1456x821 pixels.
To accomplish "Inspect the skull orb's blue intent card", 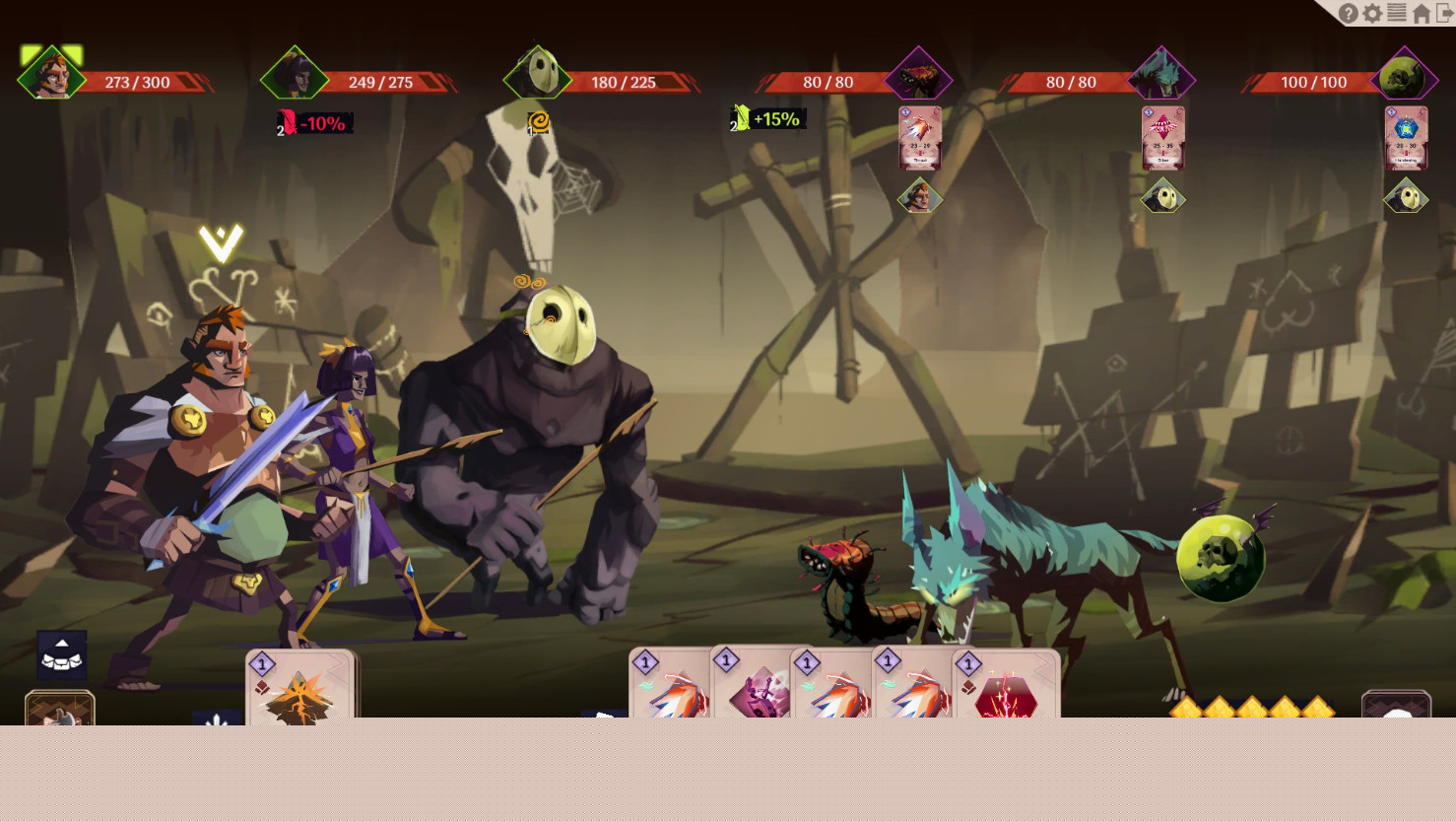I will [x=1406, y=138].
